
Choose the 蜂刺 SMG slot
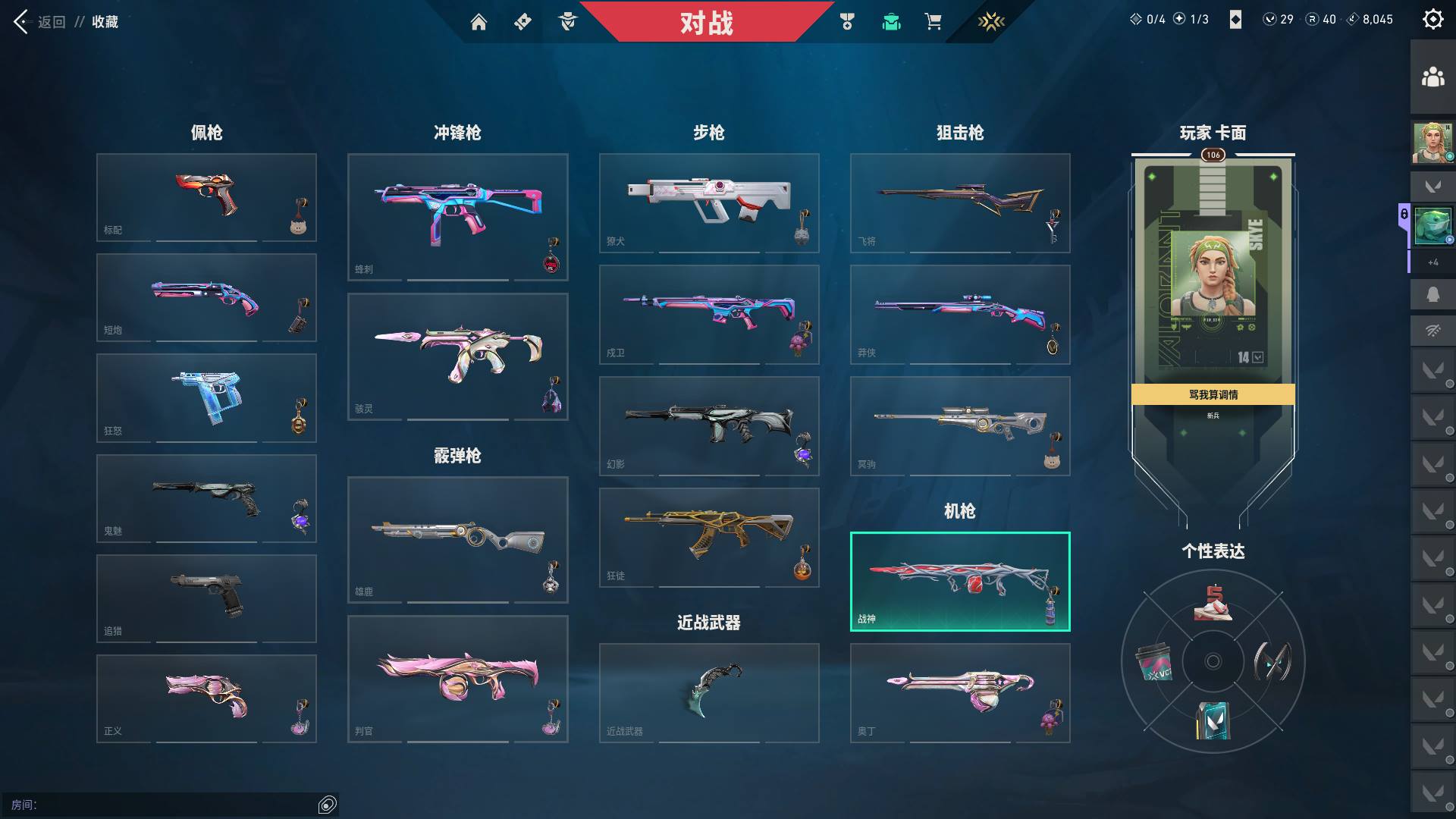457,217
